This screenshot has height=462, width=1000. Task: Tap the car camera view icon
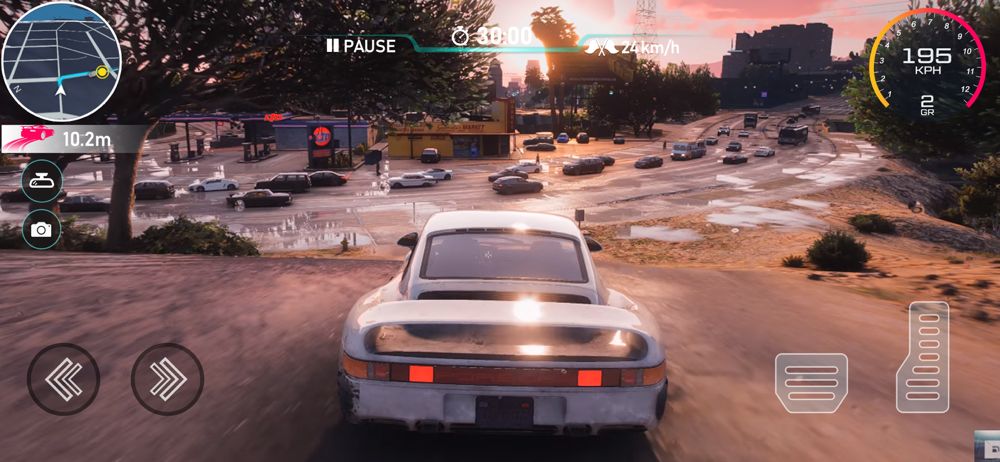(42, 181)
